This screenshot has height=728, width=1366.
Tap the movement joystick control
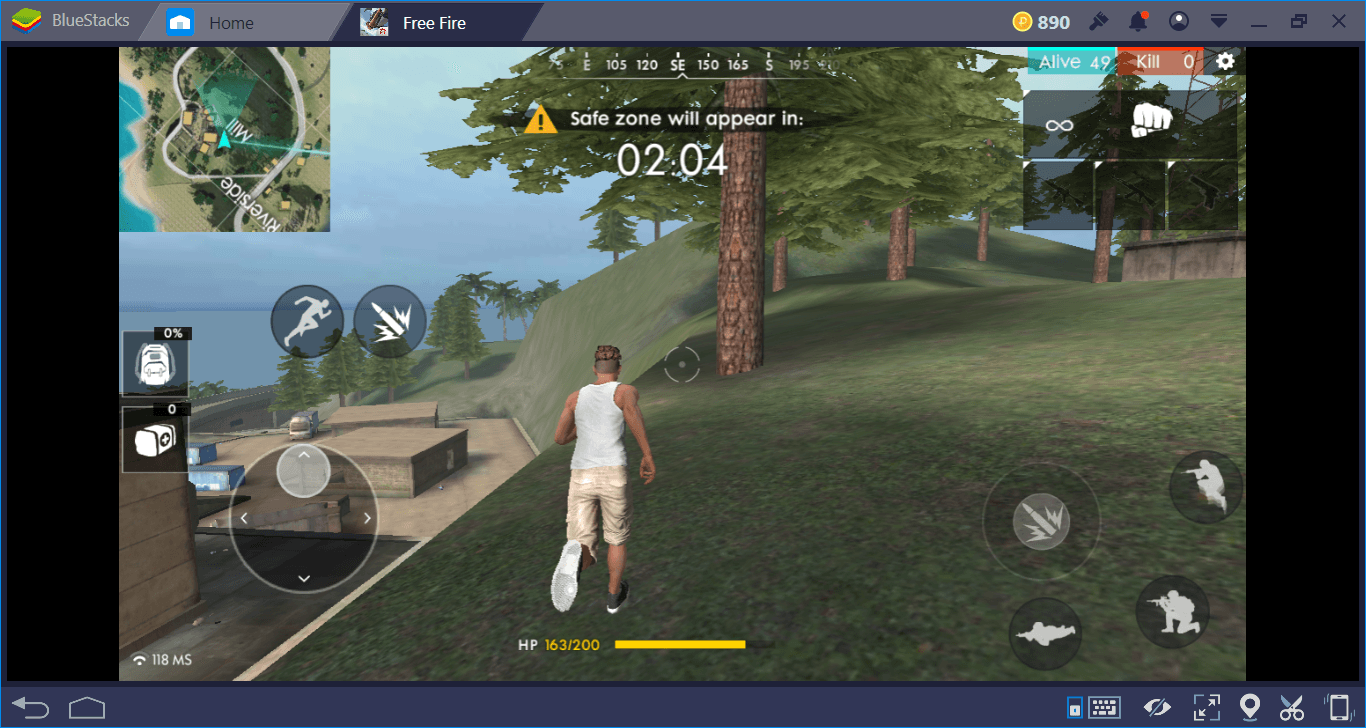pos(303,517)
